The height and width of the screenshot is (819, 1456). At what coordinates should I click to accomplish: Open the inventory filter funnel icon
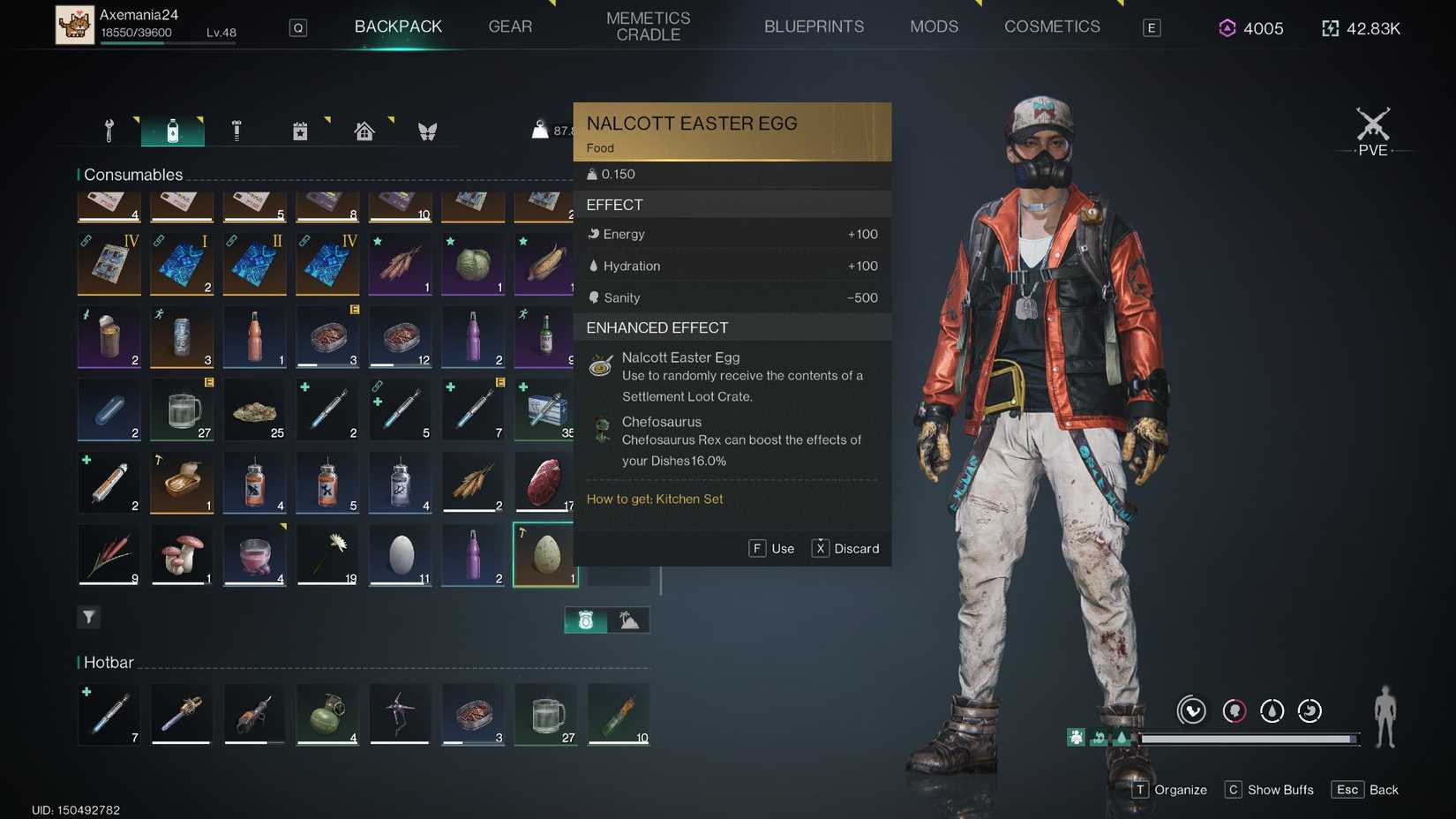(88, 617)
